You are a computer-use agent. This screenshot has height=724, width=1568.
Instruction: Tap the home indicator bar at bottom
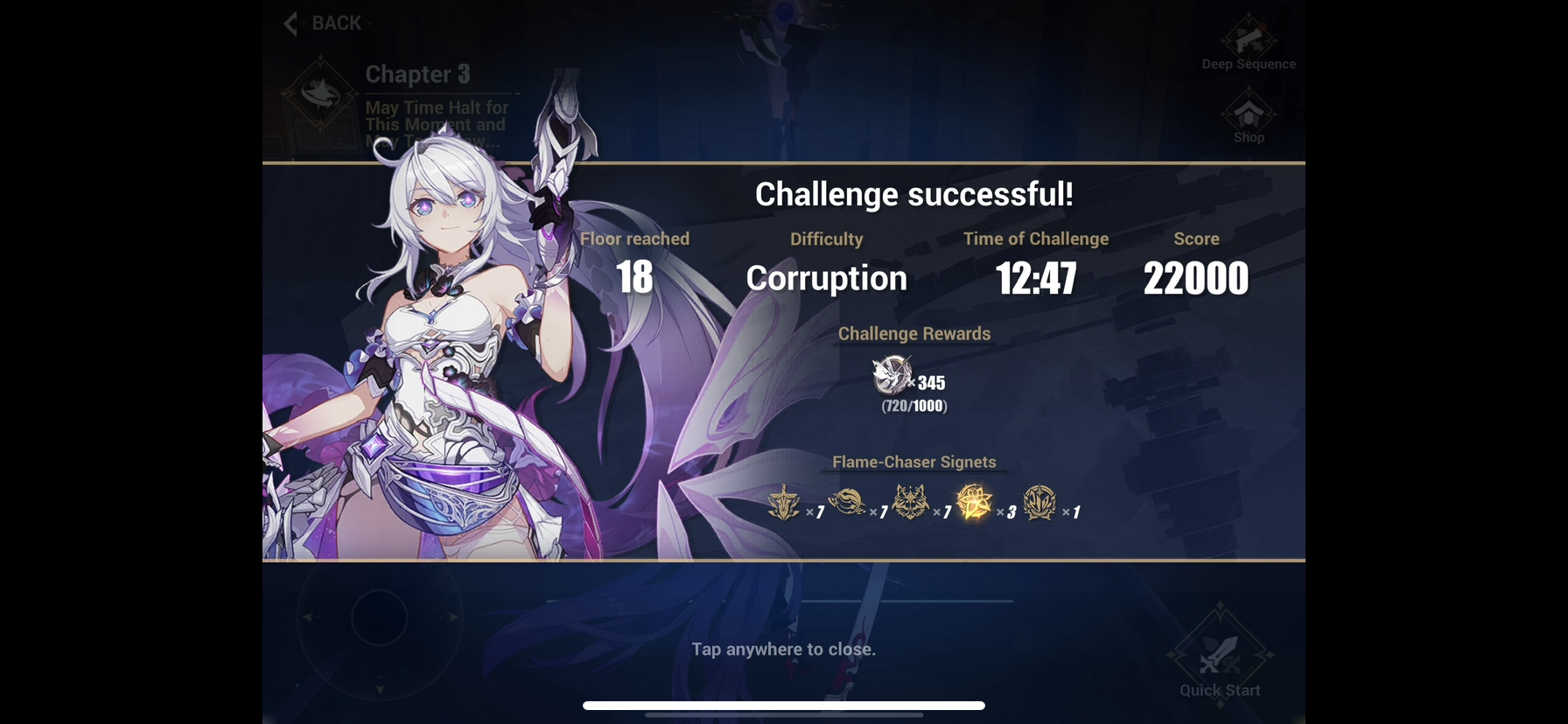(784, 704)
